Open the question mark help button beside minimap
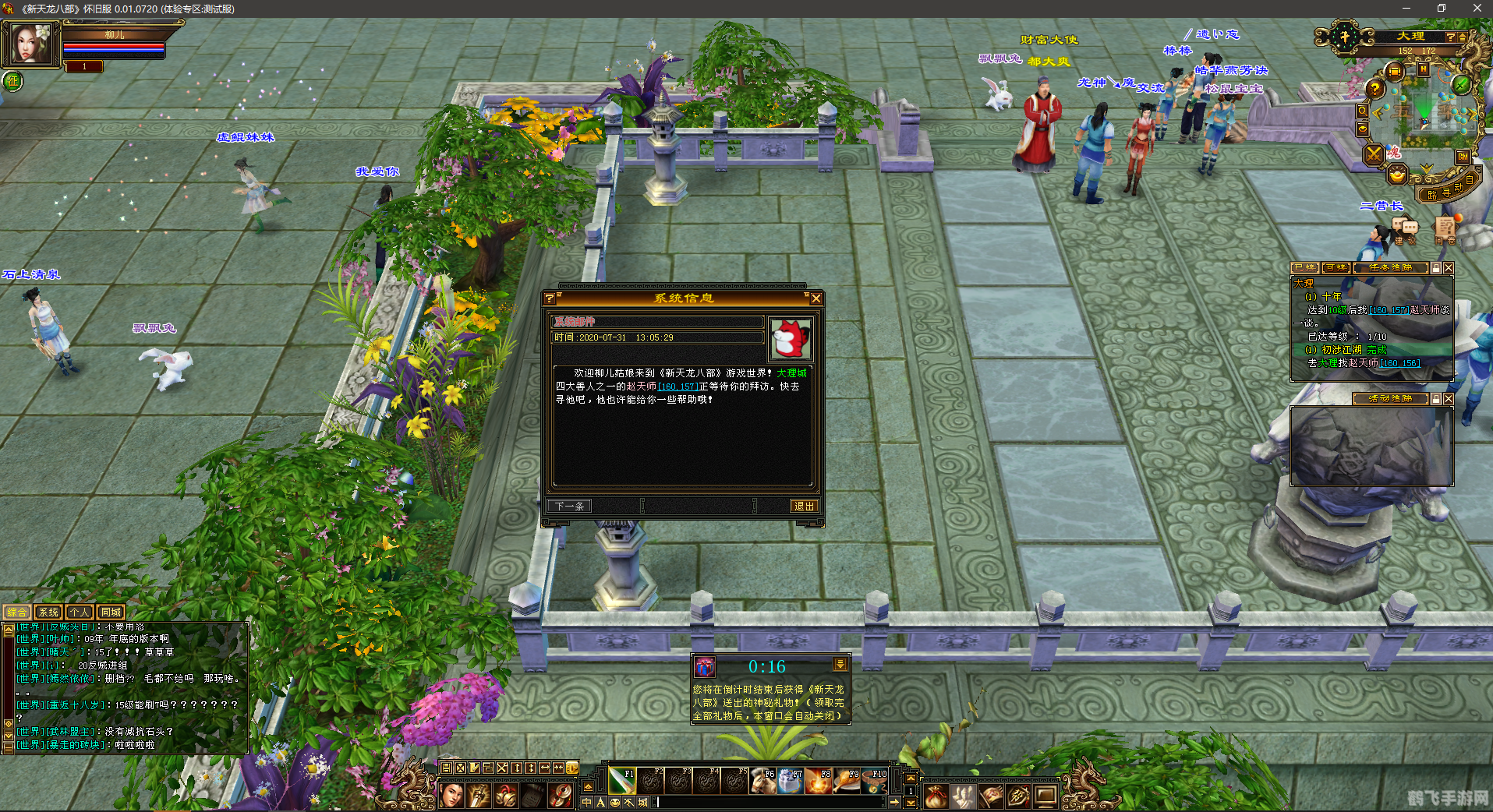Image resolution: width=1493 pixels, height=812 pixels. pos(1374,90)
